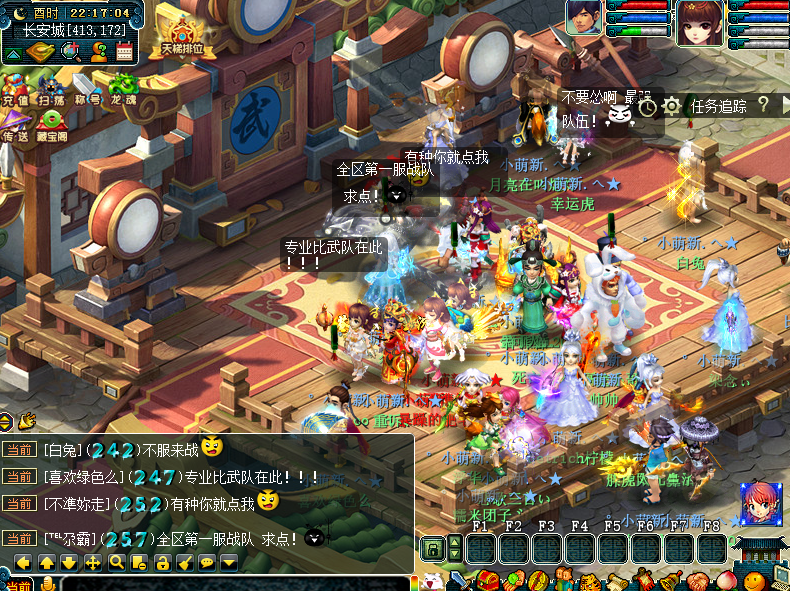Open the treasure chest bag icon

40,52
